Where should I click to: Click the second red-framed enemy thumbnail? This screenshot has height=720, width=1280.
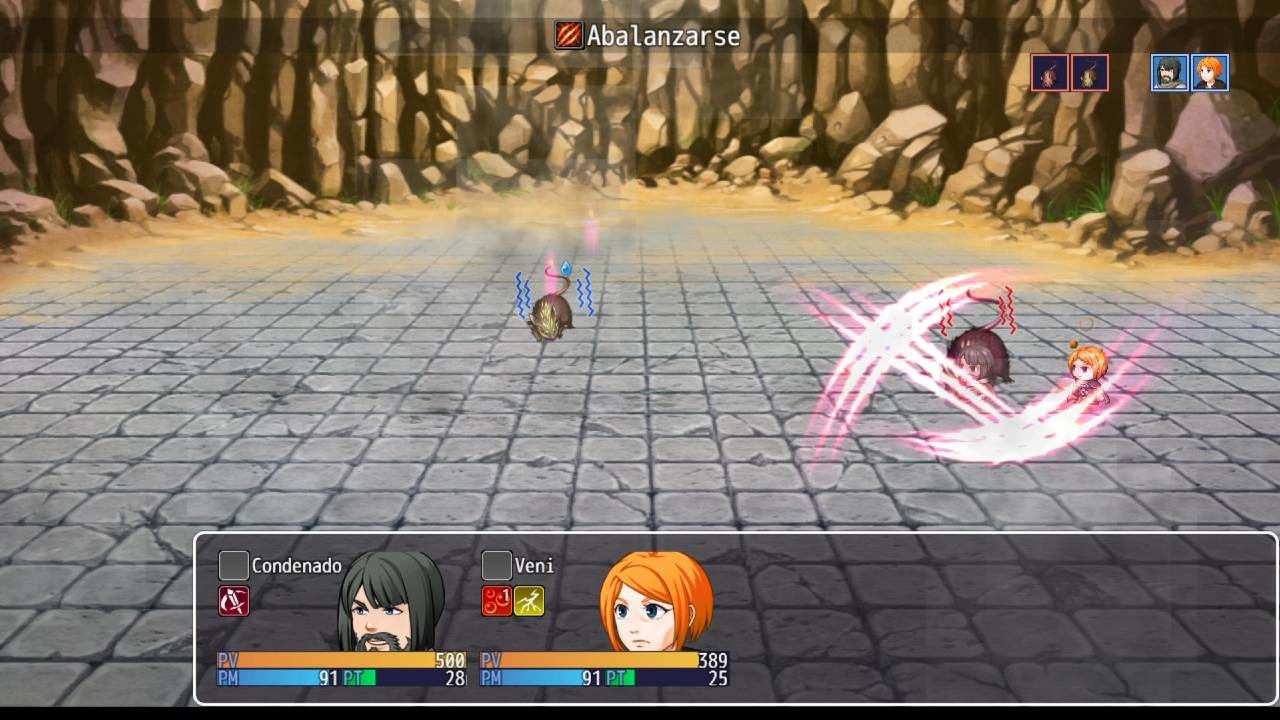pyautogui.click(x=1088, y=72)
